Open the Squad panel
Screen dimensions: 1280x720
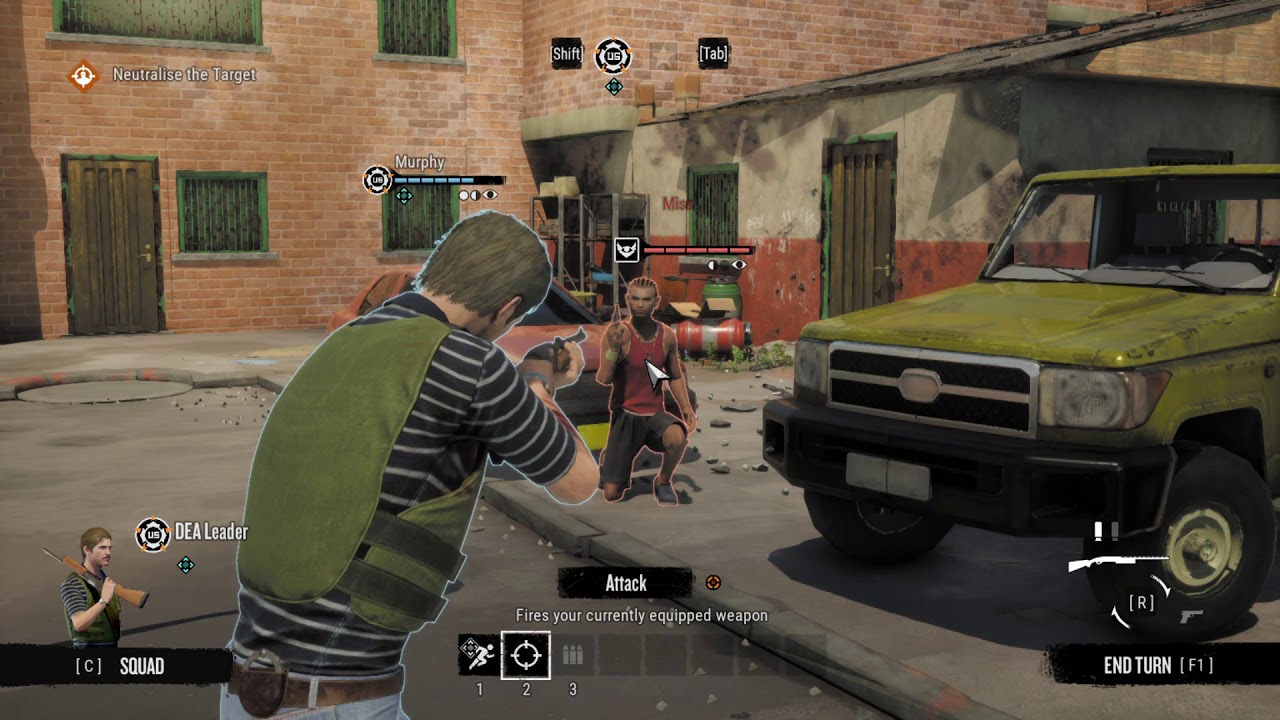pyautogui.click(x=120, y=666)
